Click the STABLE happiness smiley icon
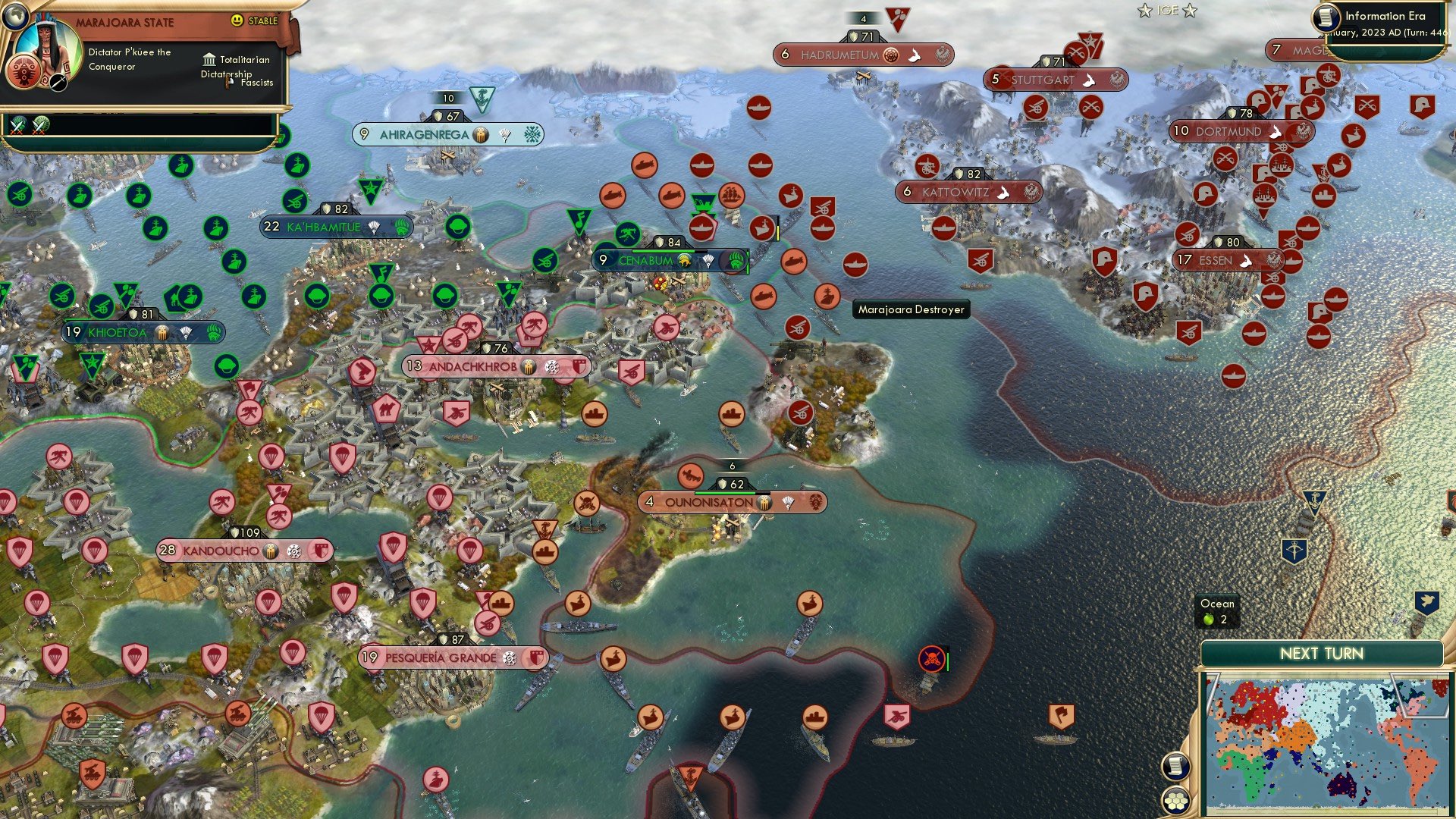This screenshot has height=819, width=1456. (x=237, y=22)
